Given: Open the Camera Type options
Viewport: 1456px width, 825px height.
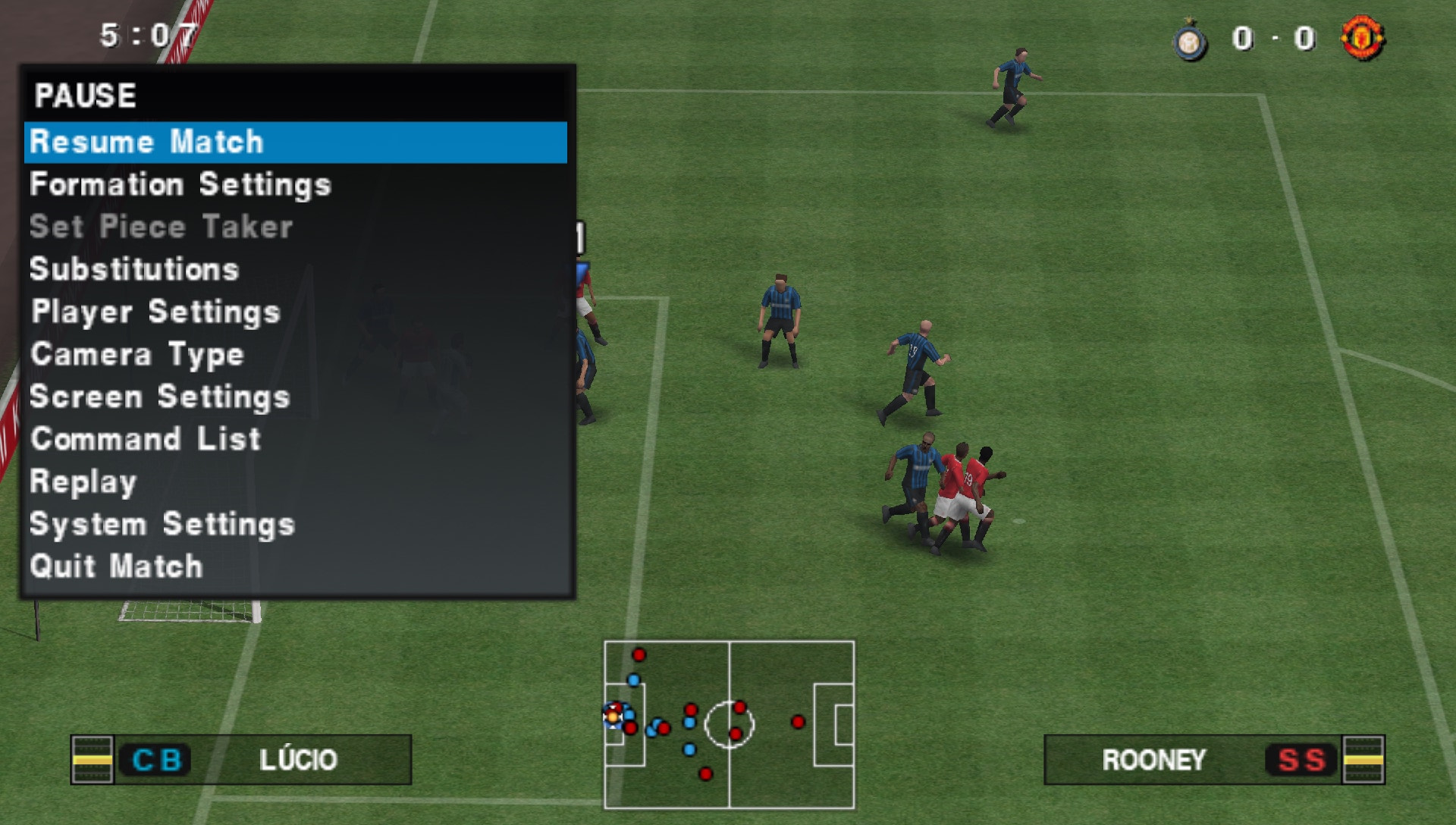Looking at the screenshot, I should (x=136, y=354).
